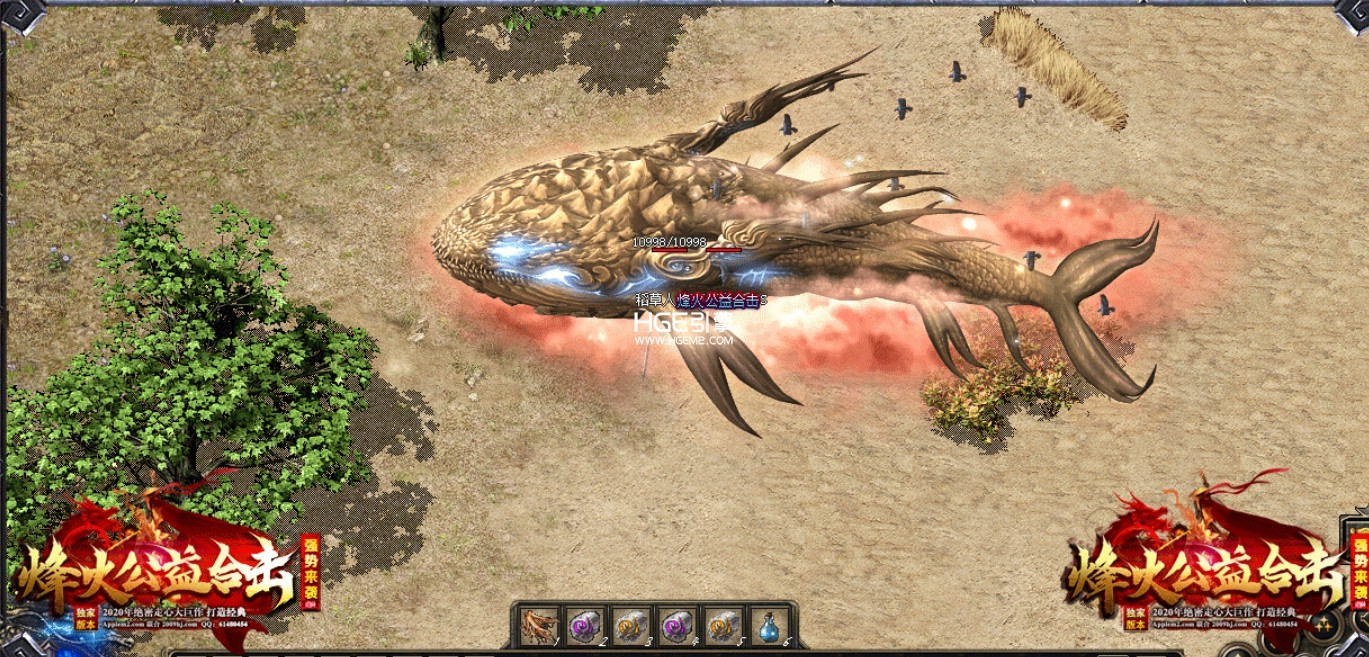Image resolution: width=1369 pixels, height=657 pixels.
Task: Use the ginseng root in hotbar slot 1
Action: [x=539, y=626]
